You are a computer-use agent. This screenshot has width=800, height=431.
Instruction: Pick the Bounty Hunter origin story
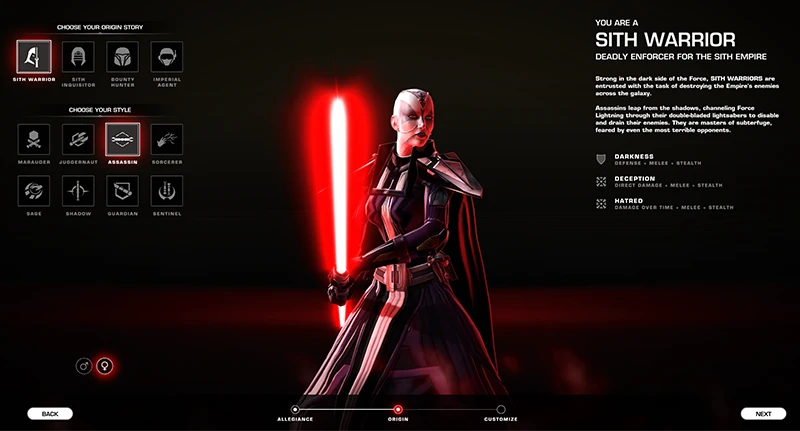pyautogui.click(x=122, y=56)
